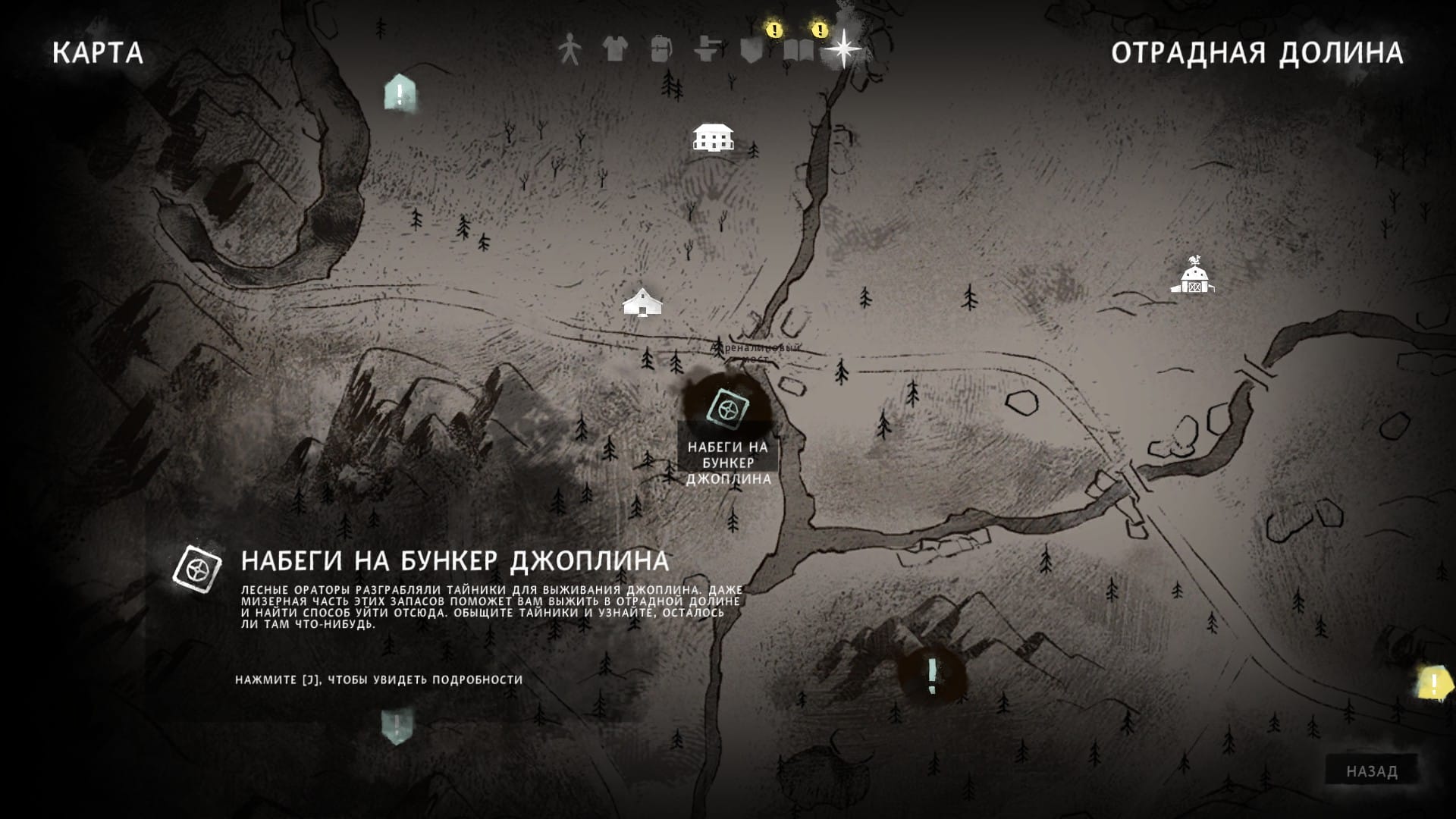Open the journal book tab
The height and width of the screenshot is (819, 1456).
[799, 50]
